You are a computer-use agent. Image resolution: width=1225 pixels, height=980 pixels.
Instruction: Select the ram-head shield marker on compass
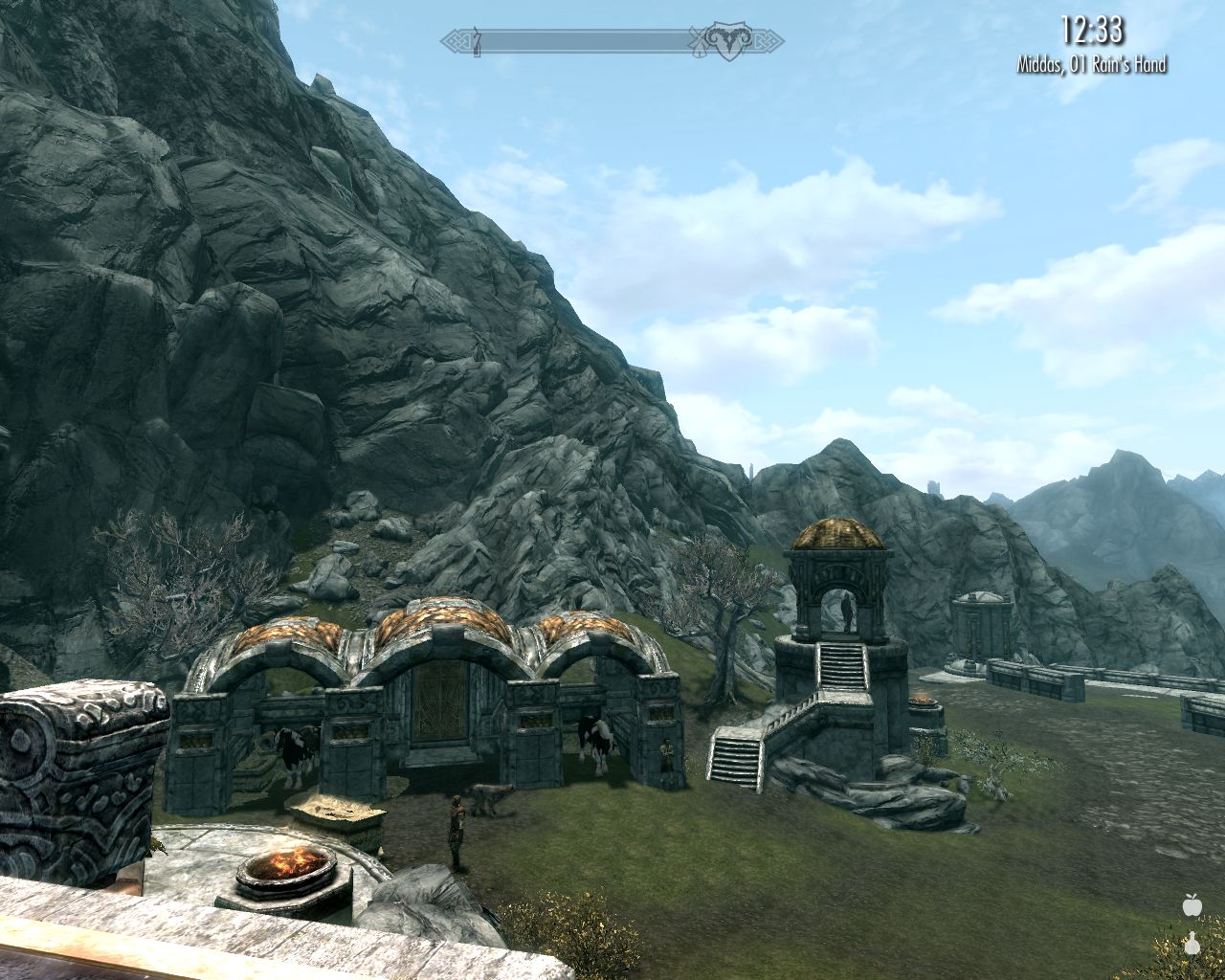(727, 41)
